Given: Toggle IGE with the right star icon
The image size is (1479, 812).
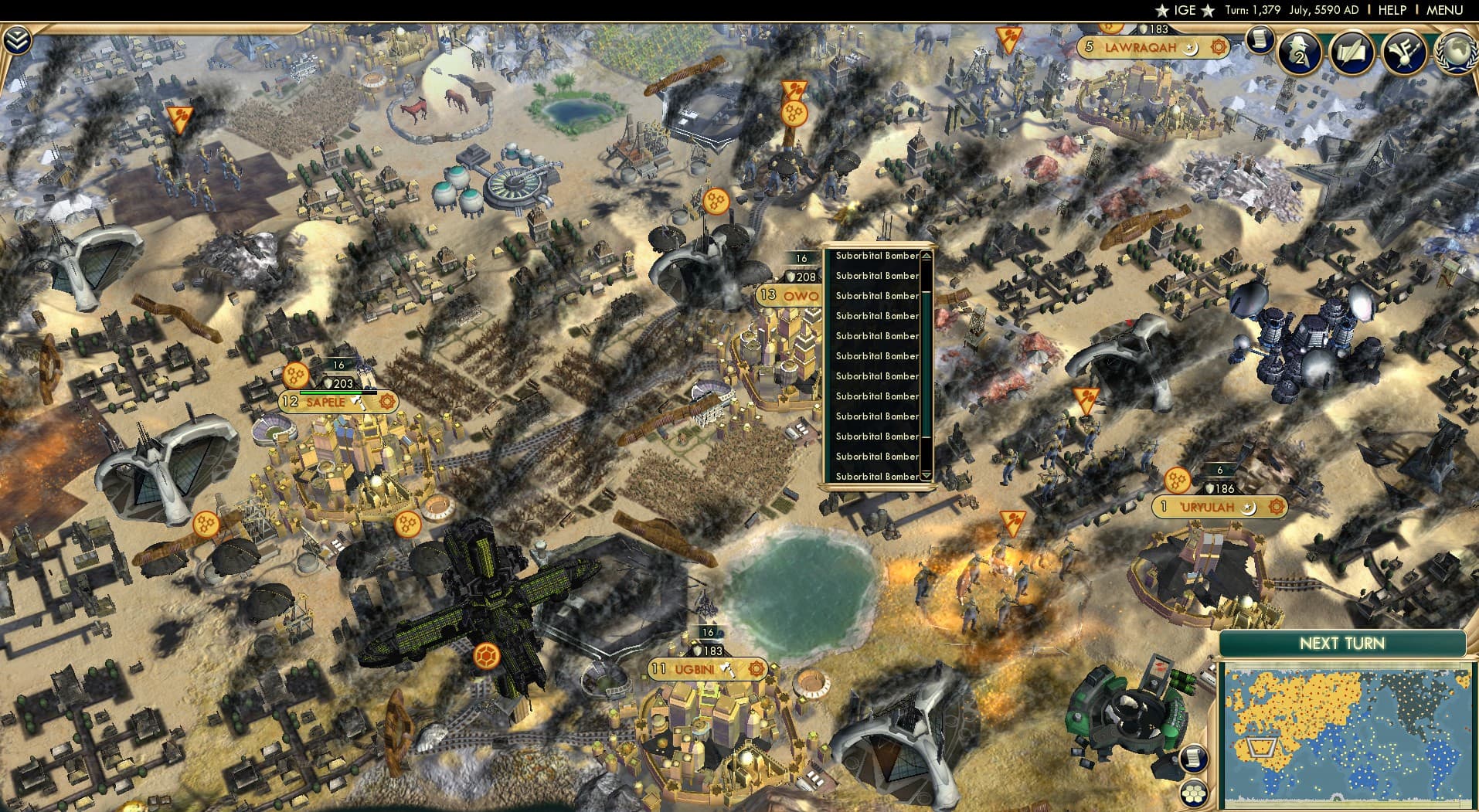Looking at the screenshot, I should (x=1209, y=10).
